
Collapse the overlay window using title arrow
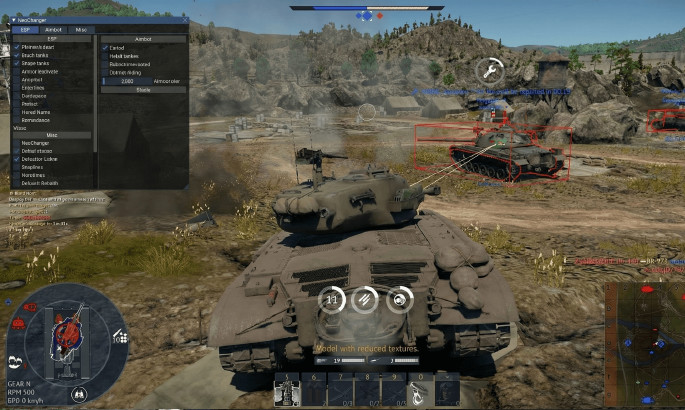coord(14,20)
